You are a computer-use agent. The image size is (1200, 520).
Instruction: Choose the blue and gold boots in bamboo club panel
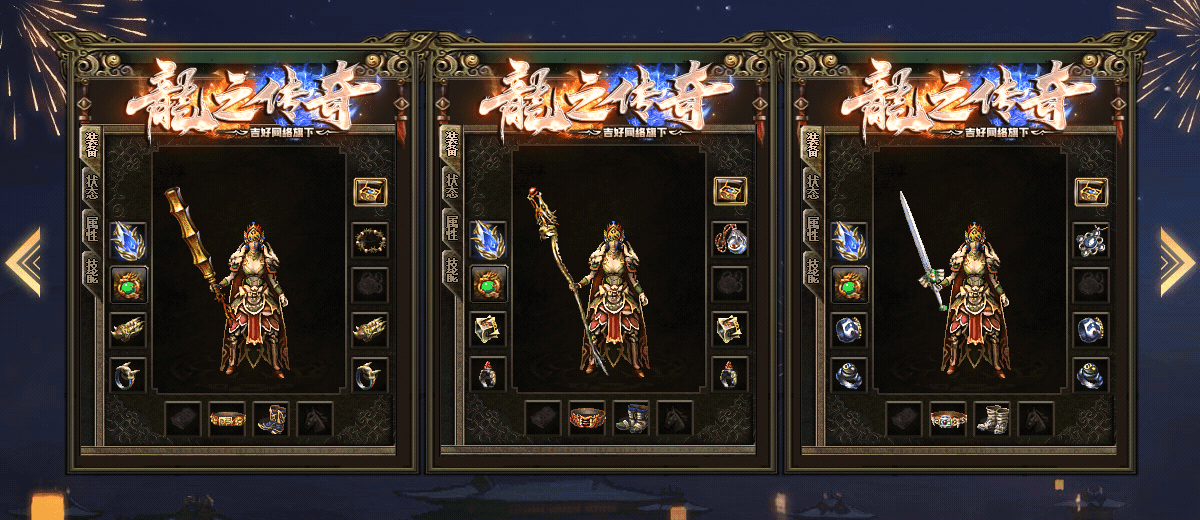[271, 418]
